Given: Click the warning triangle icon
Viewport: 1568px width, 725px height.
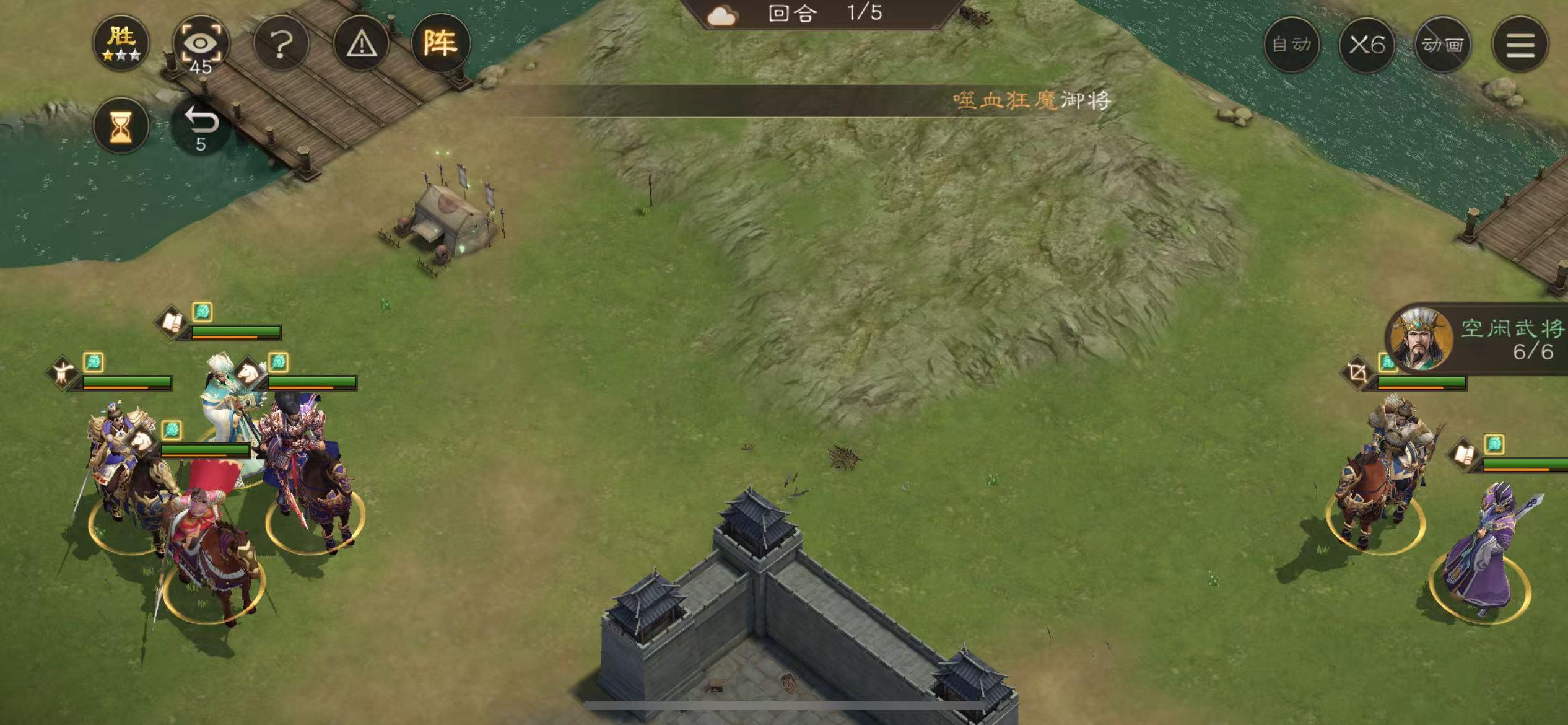Looking at the screenshot, I should coord(362,43).
